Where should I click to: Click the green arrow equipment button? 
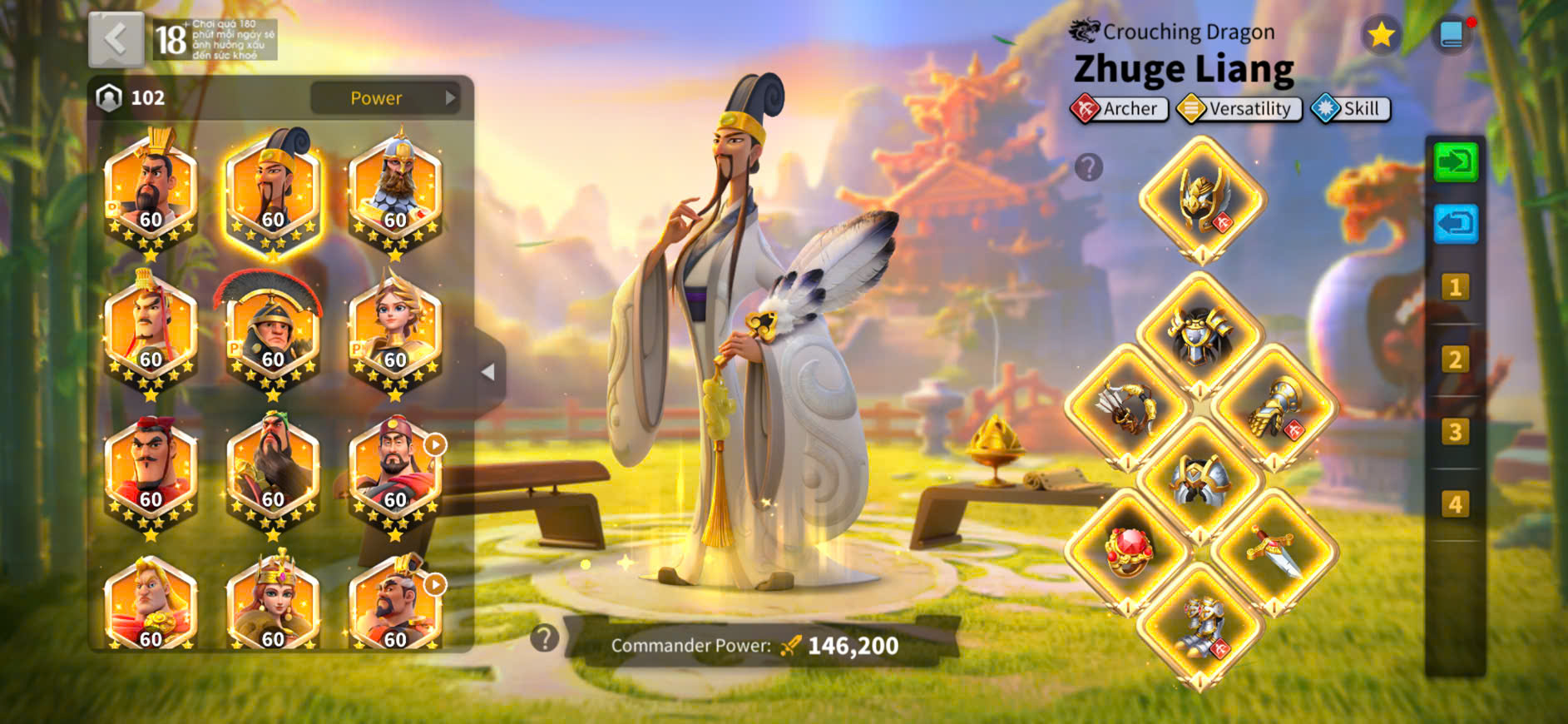pyautogui.click(x=1455, y=161)
